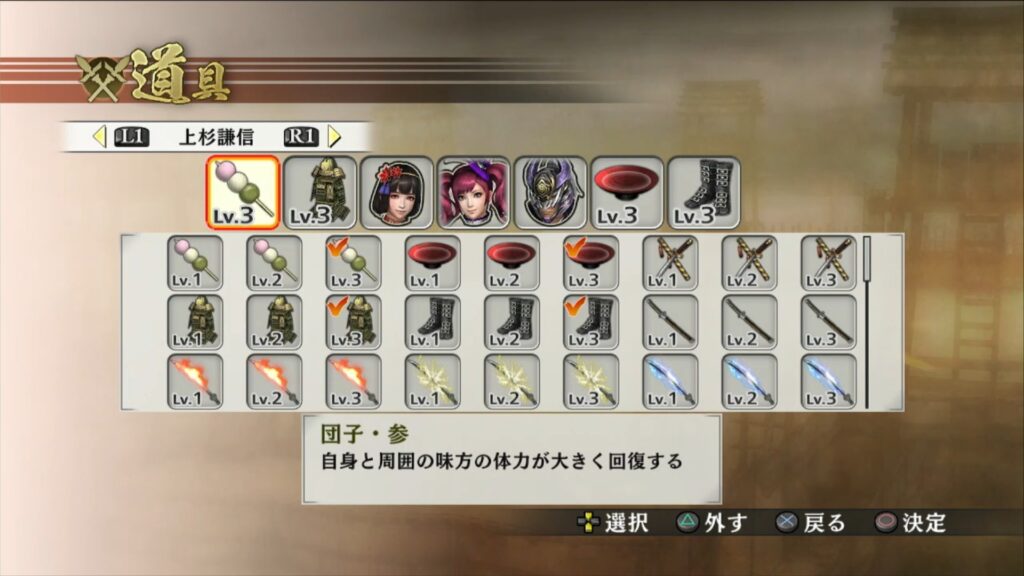1024x576 pixels.
Task: Pick the pink-haired girl portrait slot
Action: tap(473, 192)
